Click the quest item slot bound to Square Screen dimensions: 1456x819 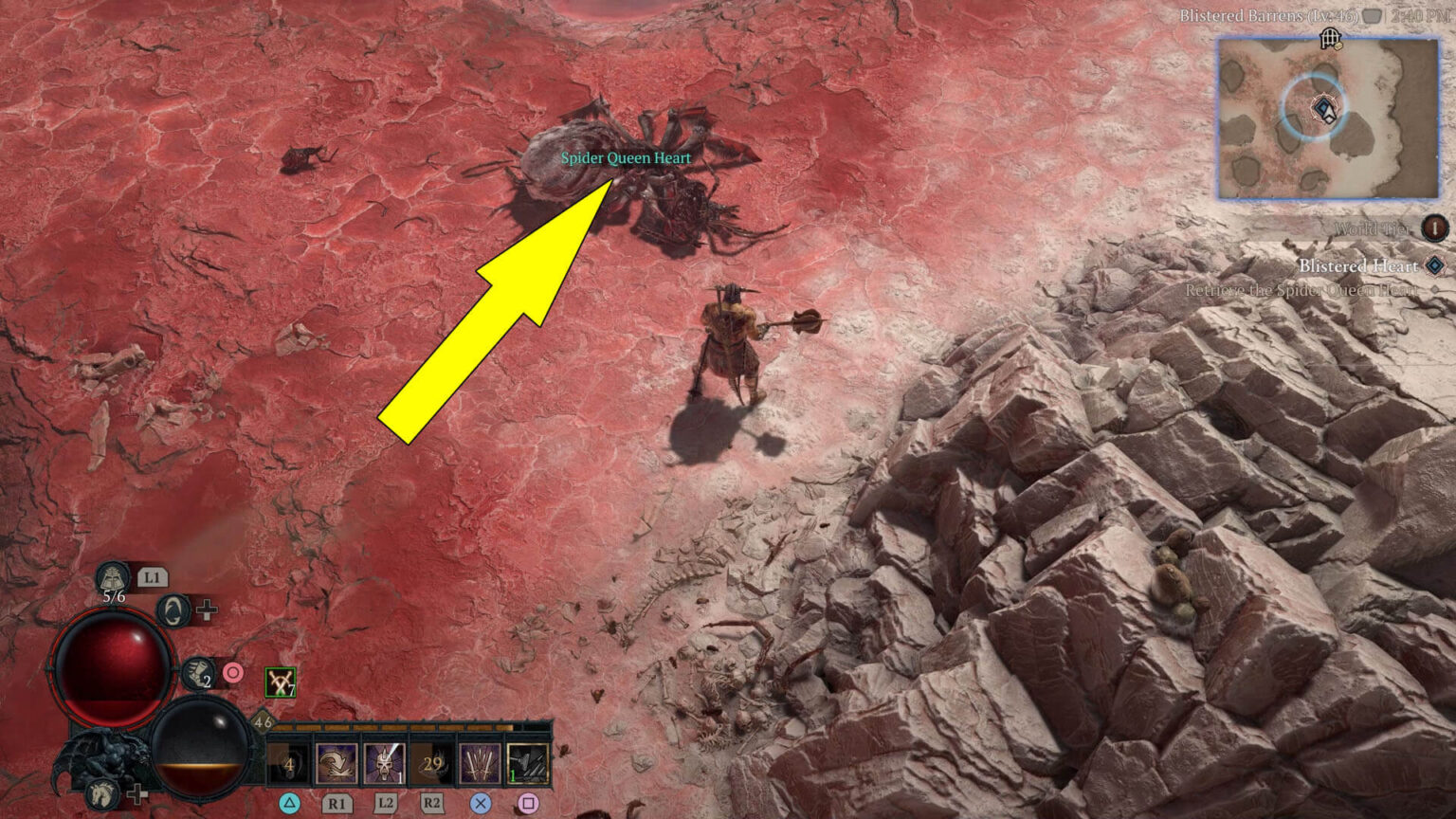(530, 762)
